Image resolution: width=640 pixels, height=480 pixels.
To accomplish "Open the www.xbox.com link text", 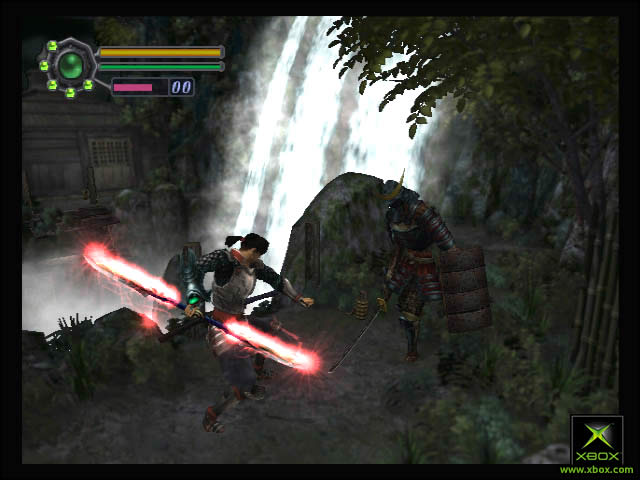I will tap(596, 469).
